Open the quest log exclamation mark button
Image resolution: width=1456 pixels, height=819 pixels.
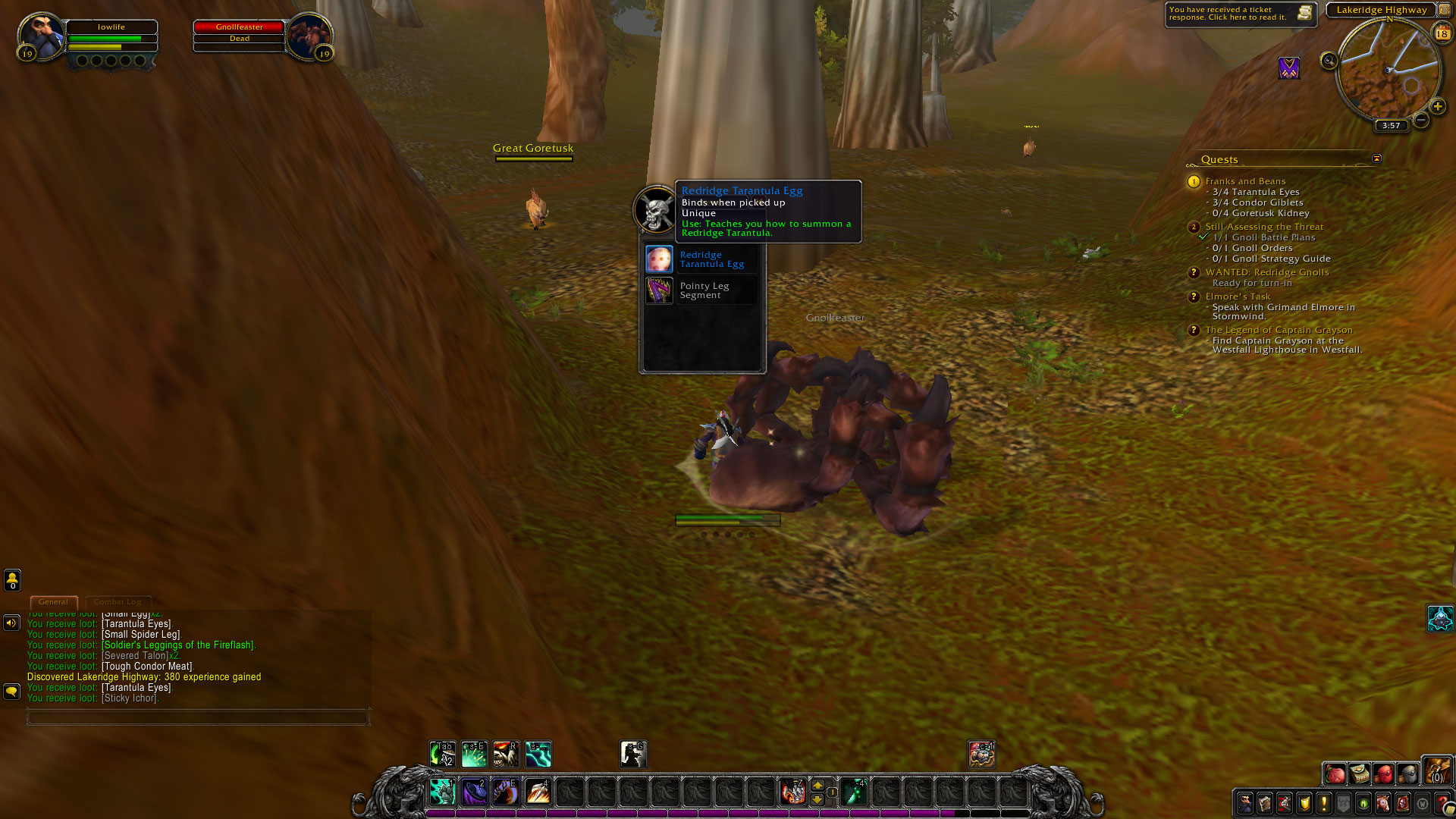pyautogui.click(x=1324, y=802)
